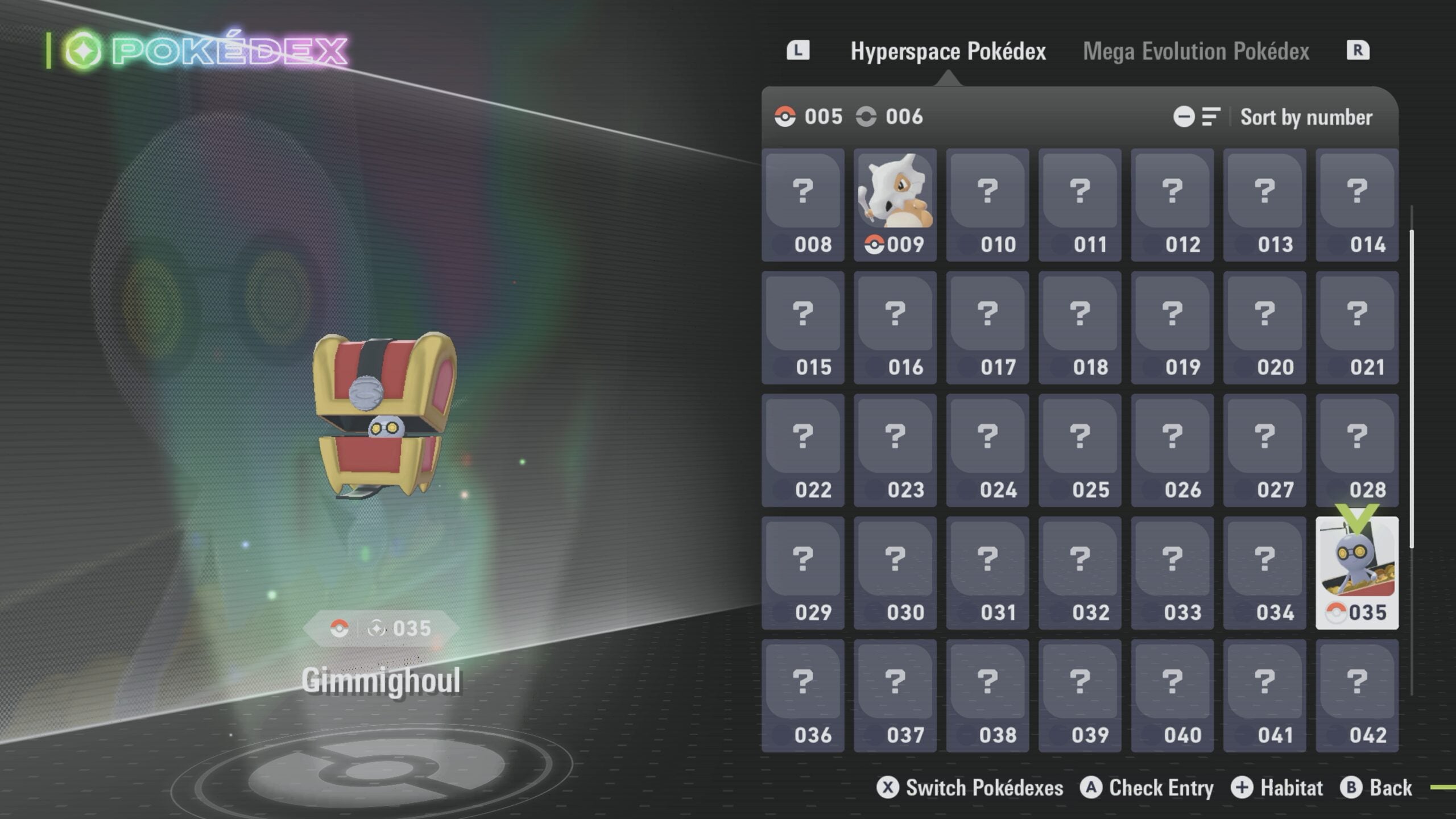
Task: Choose unknown Pokédex entry 042
Action: tap(1356, 695)
